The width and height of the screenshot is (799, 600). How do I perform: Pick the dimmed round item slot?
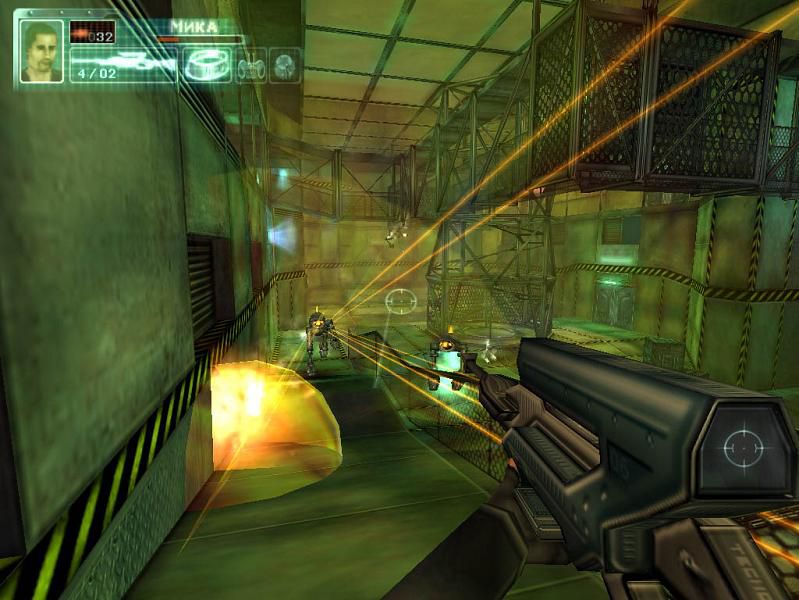286,66
